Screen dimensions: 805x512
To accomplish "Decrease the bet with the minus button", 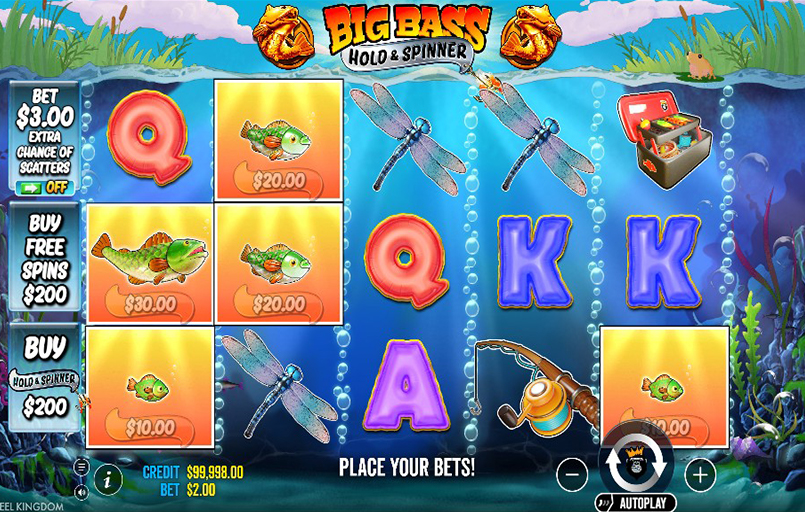I will pyautogui.click(x=571, y=475).
